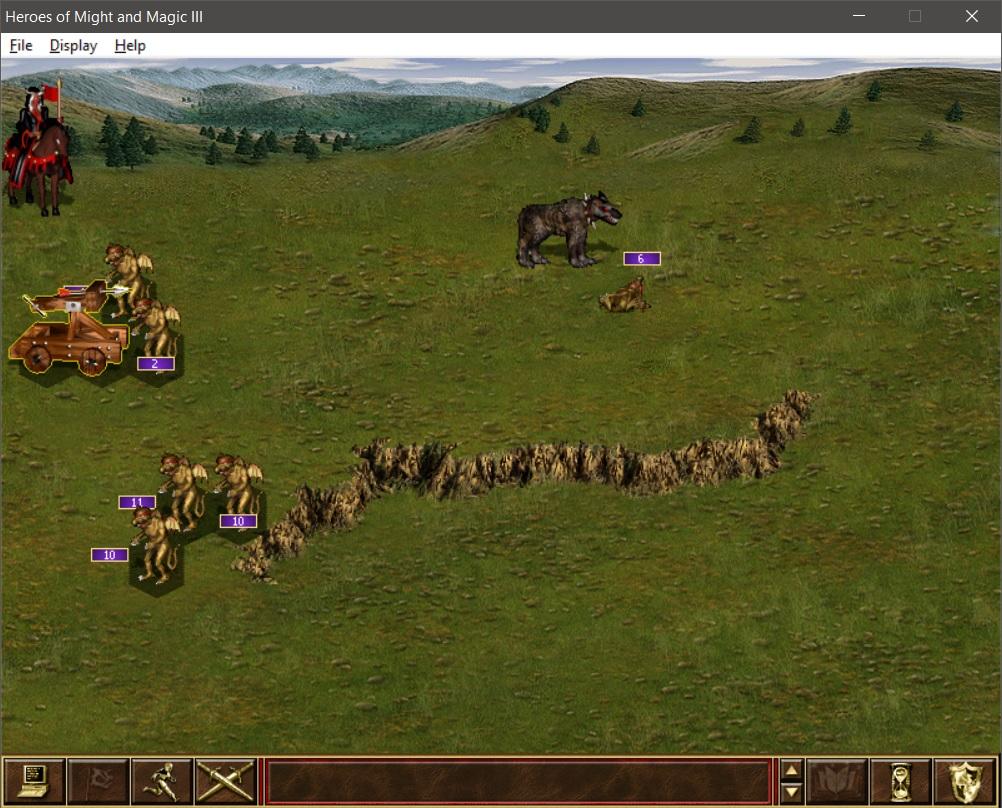Retreat using the running man button
This screenshot has width=1002, height=808.
click(x=162, y=780)
